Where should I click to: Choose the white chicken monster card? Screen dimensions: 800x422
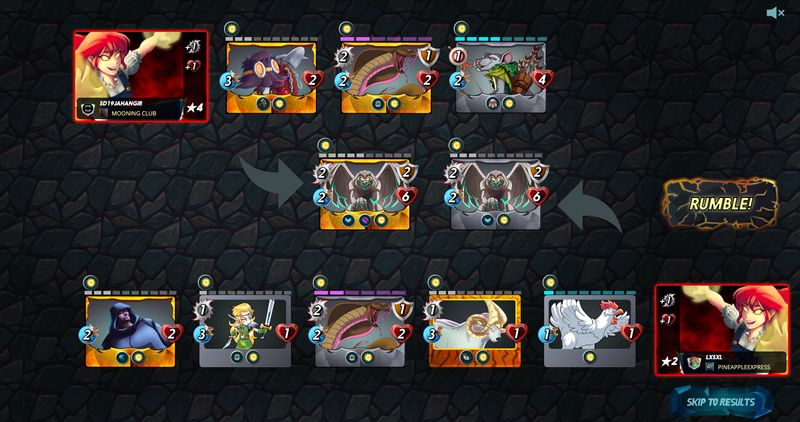(x=588, y=330)
